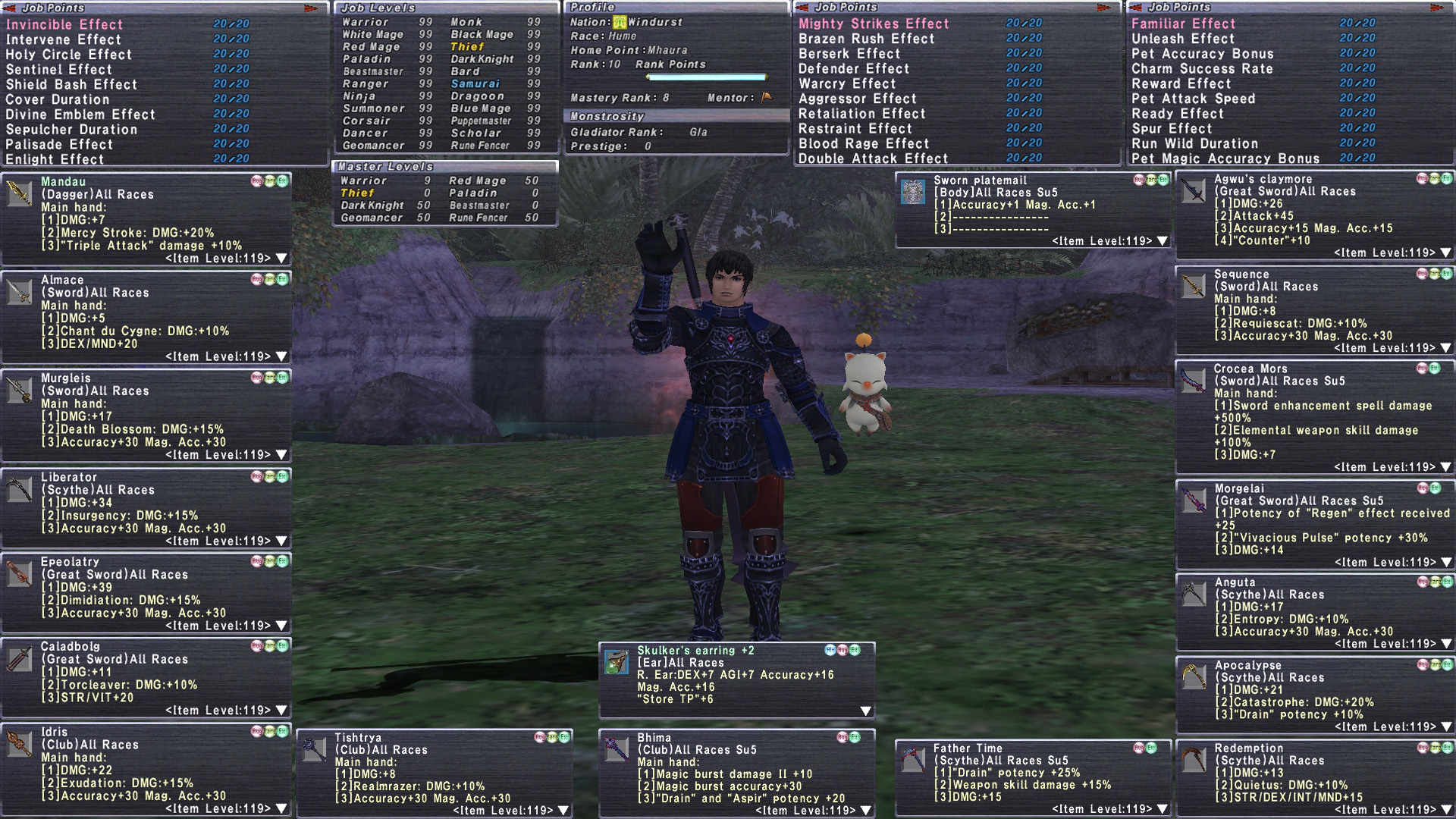The height and width of the screenshot is (819, 1456).
Task: Select the Redemption scythe icon
Action: click(x=1193, y=759)
